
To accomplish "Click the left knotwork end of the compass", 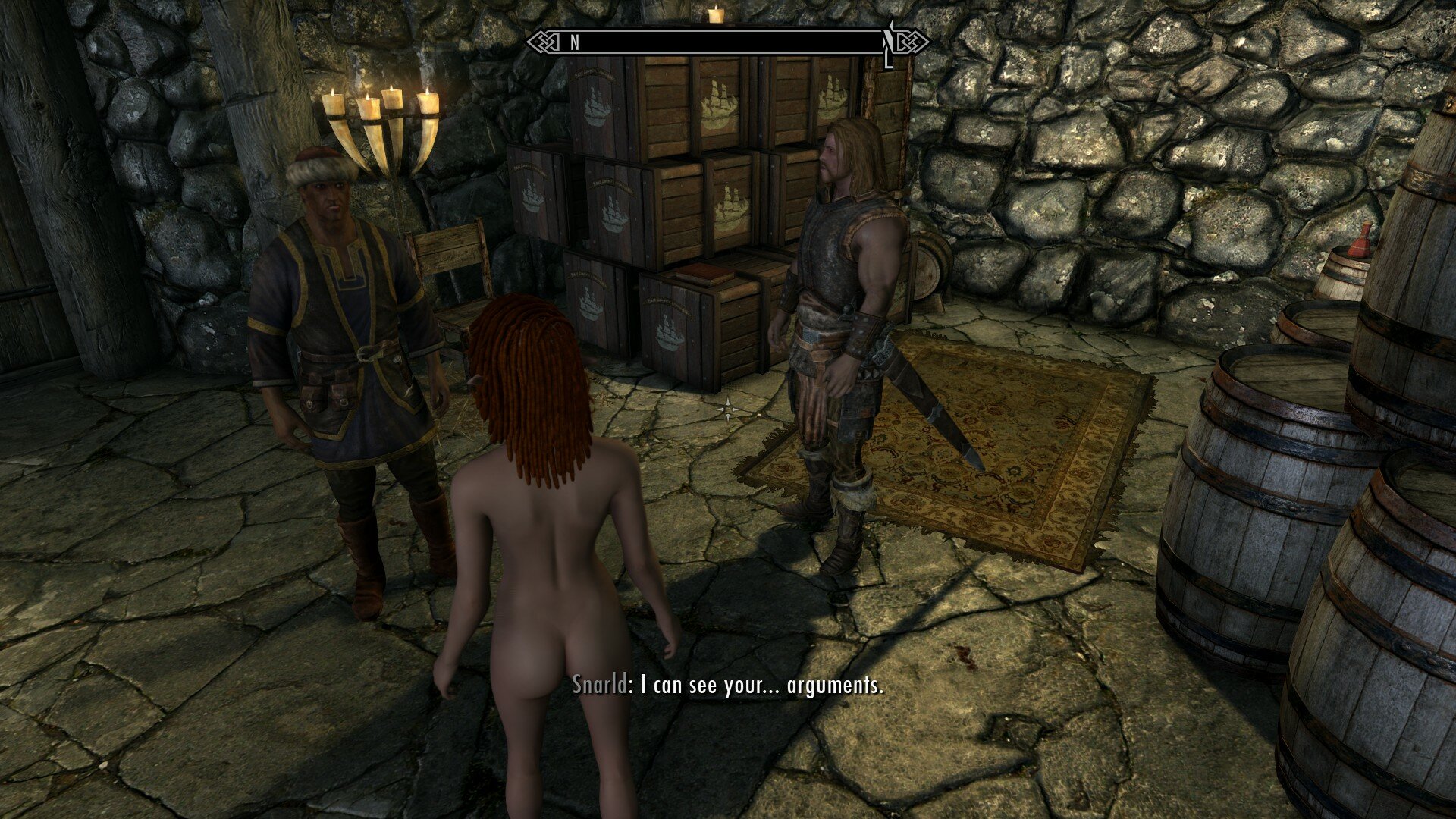I will (544, 40).
